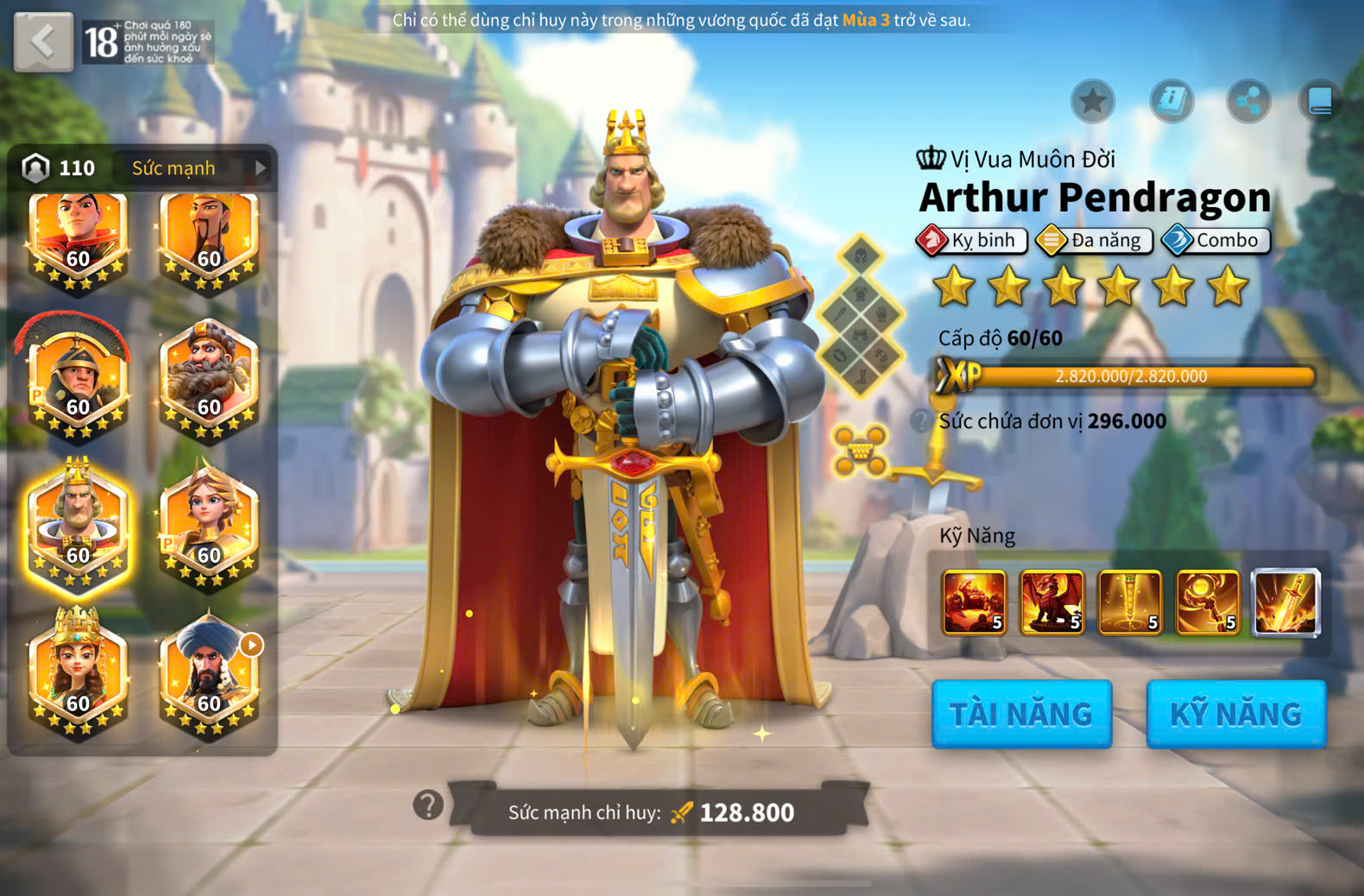Choose the turban-wearing commander portrait

[209, 673]
